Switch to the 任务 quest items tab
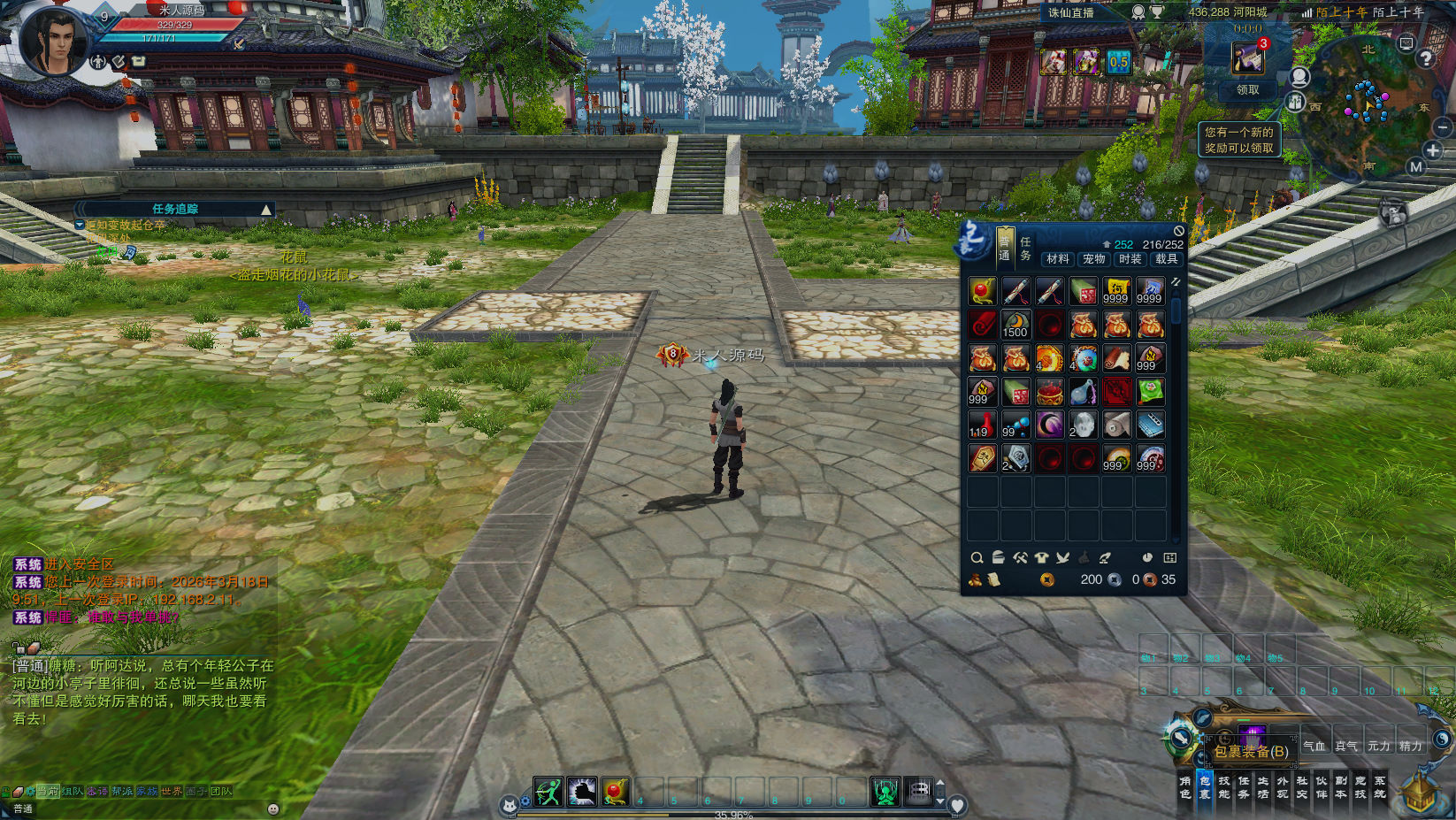This screenshot has height=820, width=1456. [1025, 248]
